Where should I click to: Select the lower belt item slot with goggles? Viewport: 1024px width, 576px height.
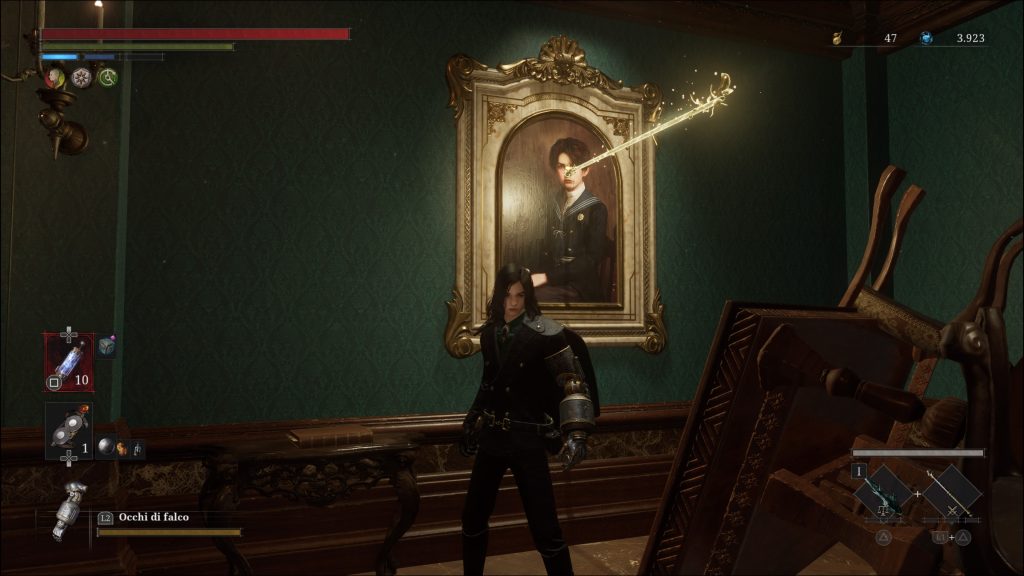point(69,430)
